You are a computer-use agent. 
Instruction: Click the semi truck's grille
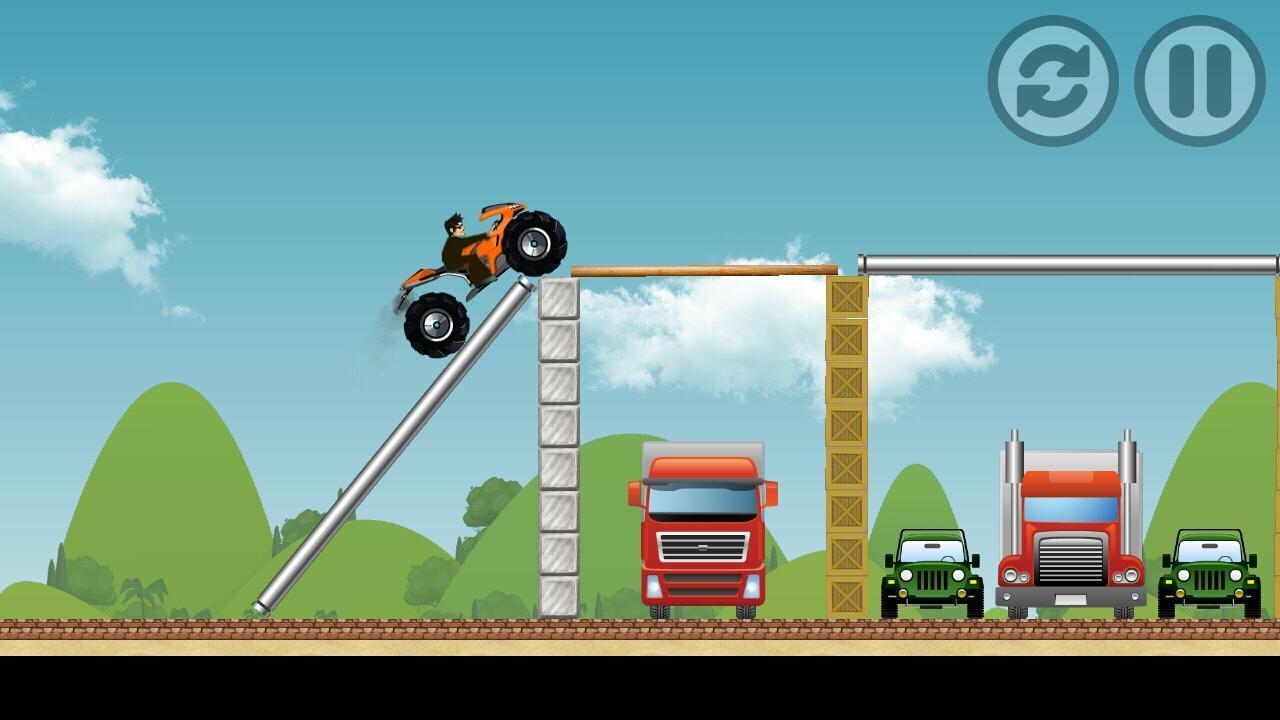click(x=1072, y=560)
